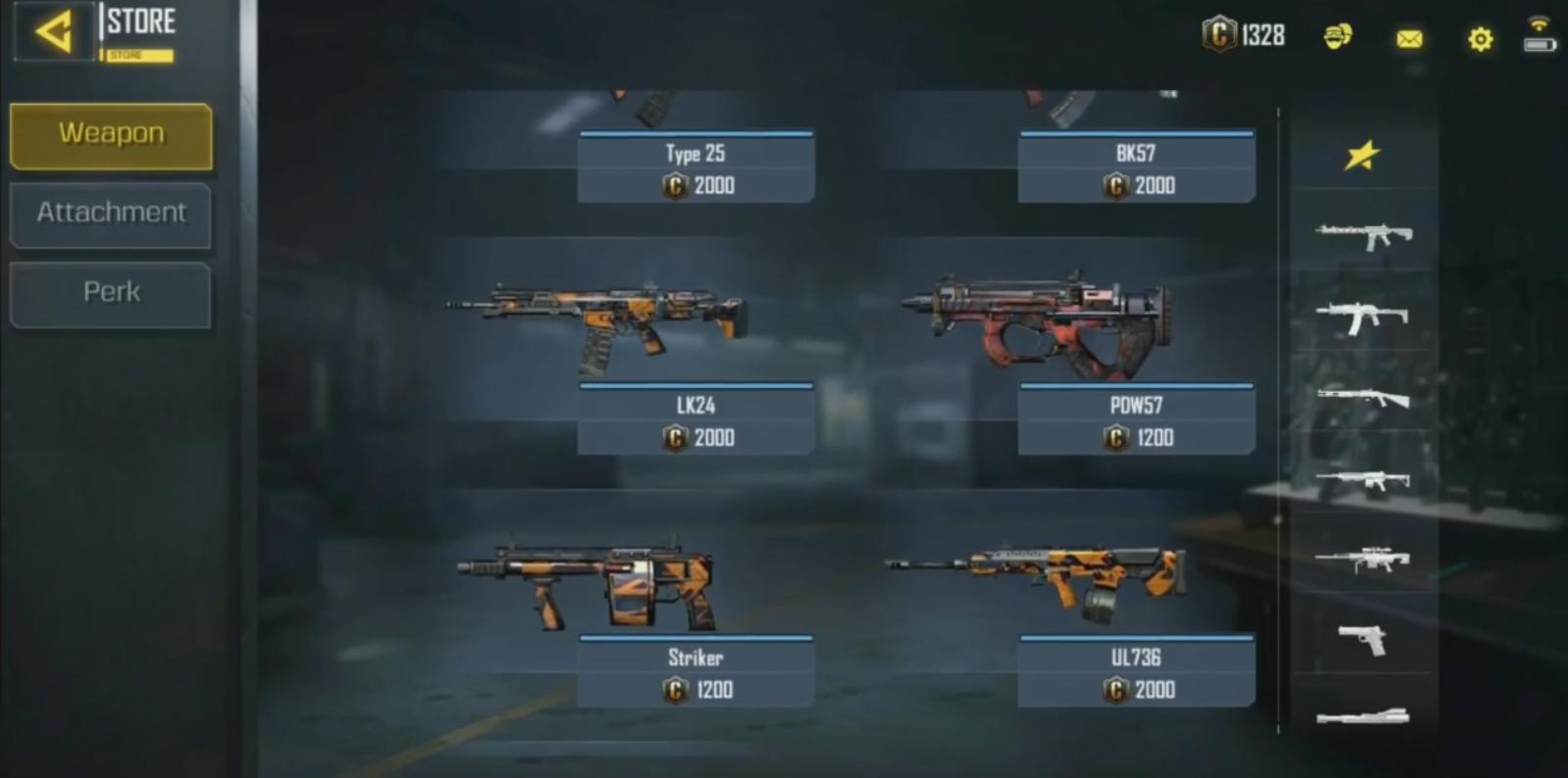Image resolution: width=1568 pixels, height=778 pixels.
Task: Choose the Type 25 weapon for 2000
Action: coord(695,167)
